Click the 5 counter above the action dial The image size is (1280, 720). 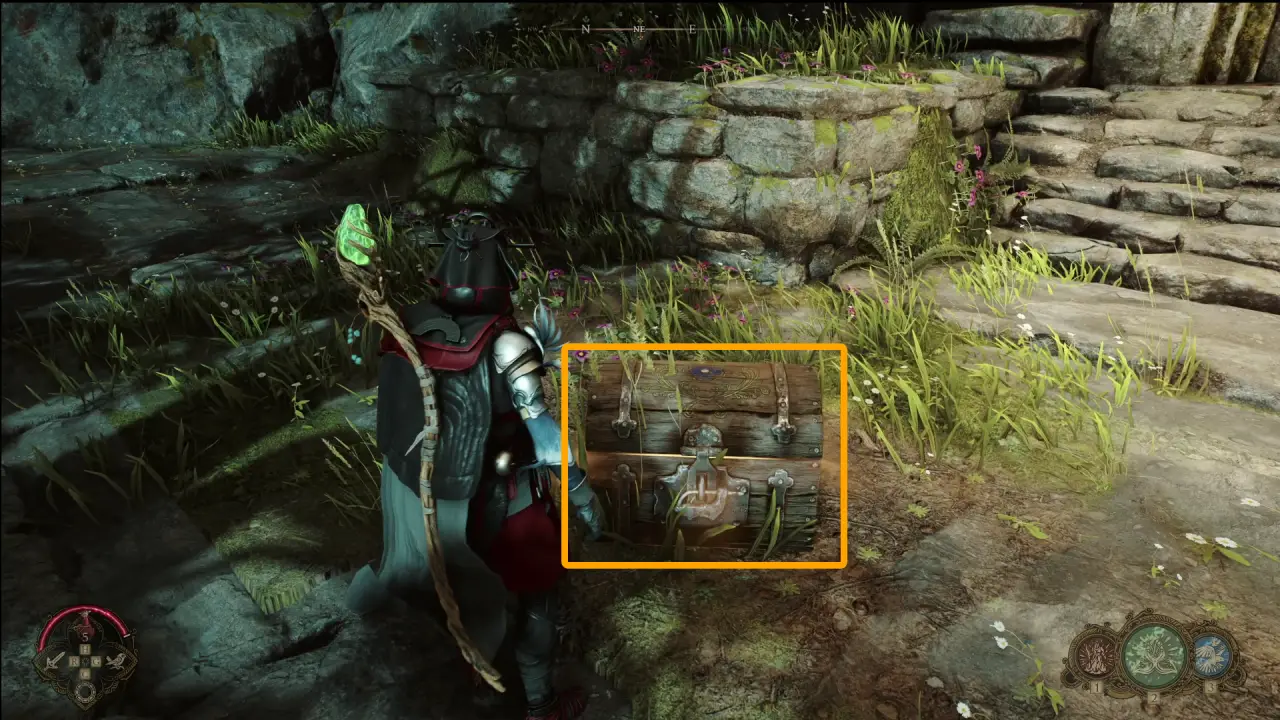point(86,637)
